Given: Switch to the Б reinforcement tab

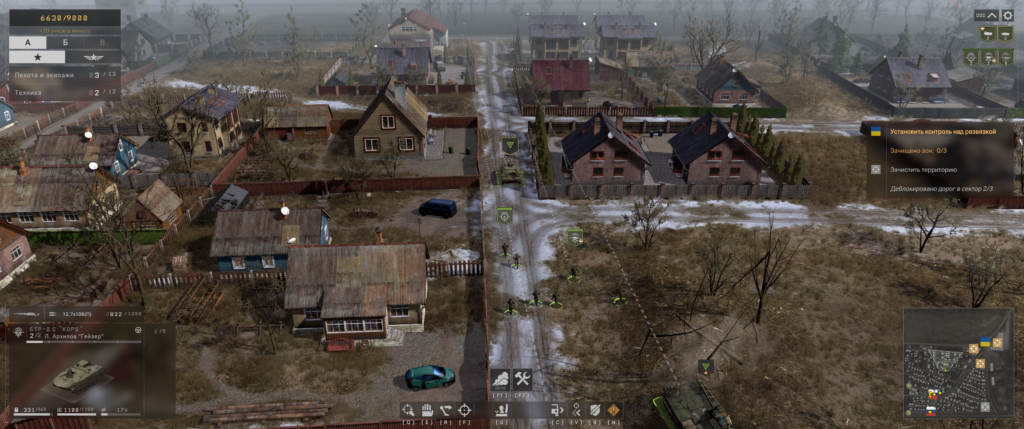Looking at the screenshot, I should pyautogui.click(x=64, y=43).
